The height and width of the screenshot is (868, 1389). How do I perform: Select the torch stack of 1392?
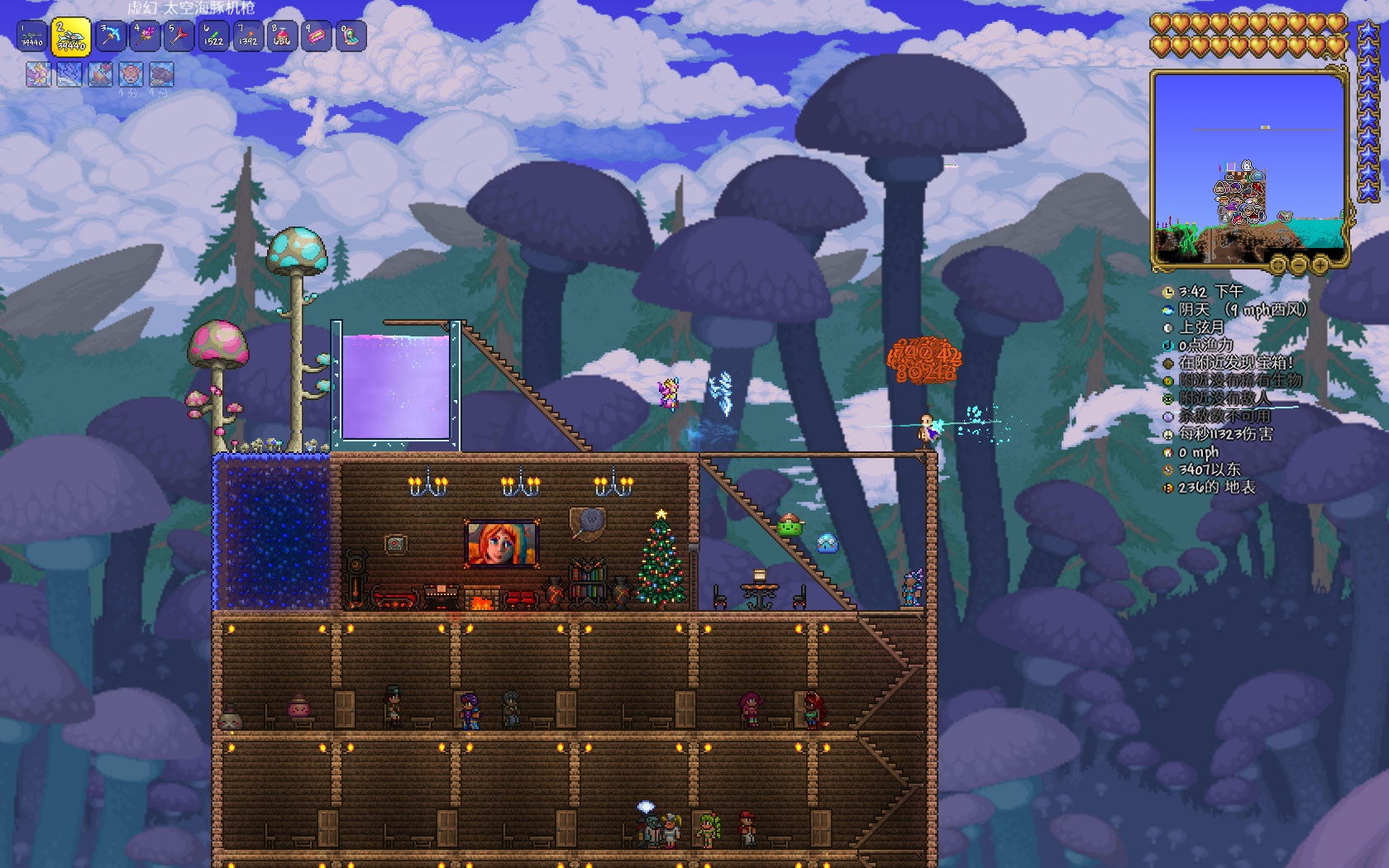click(x=248, y=36)
